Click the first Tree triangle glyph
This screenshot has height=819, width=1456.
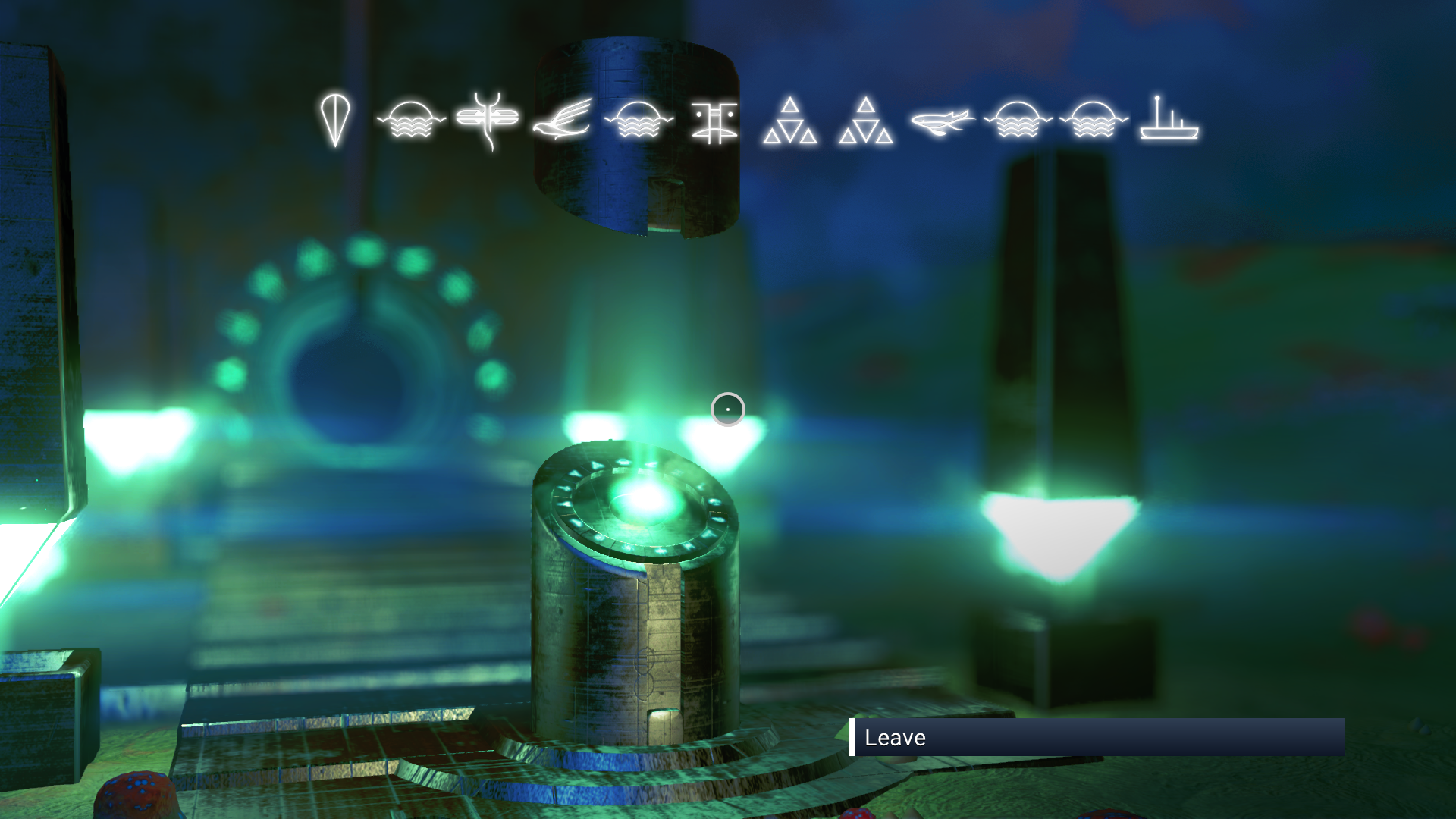click(x=791, y=121)
